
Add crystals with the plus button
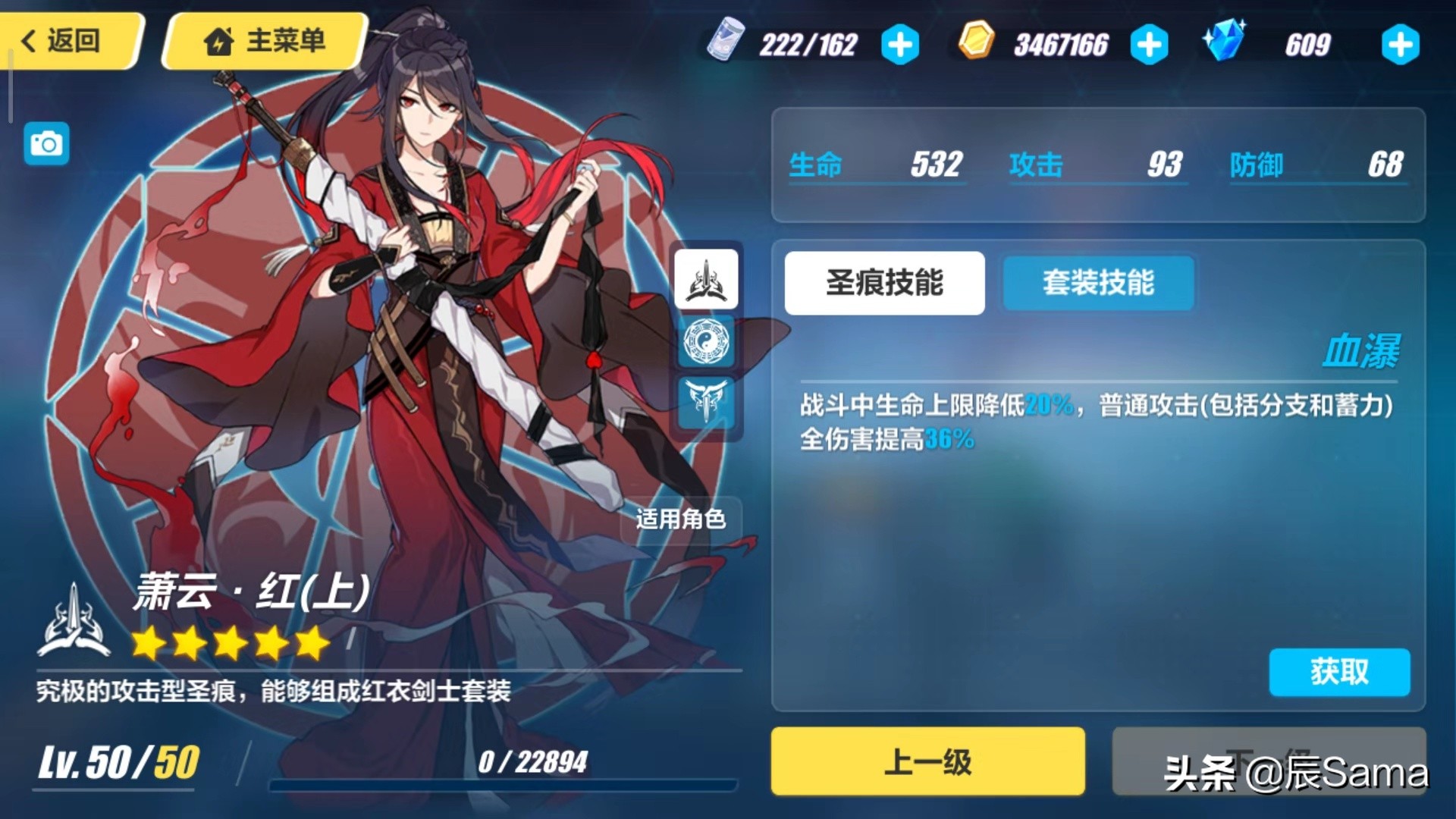coord(1401,44)
